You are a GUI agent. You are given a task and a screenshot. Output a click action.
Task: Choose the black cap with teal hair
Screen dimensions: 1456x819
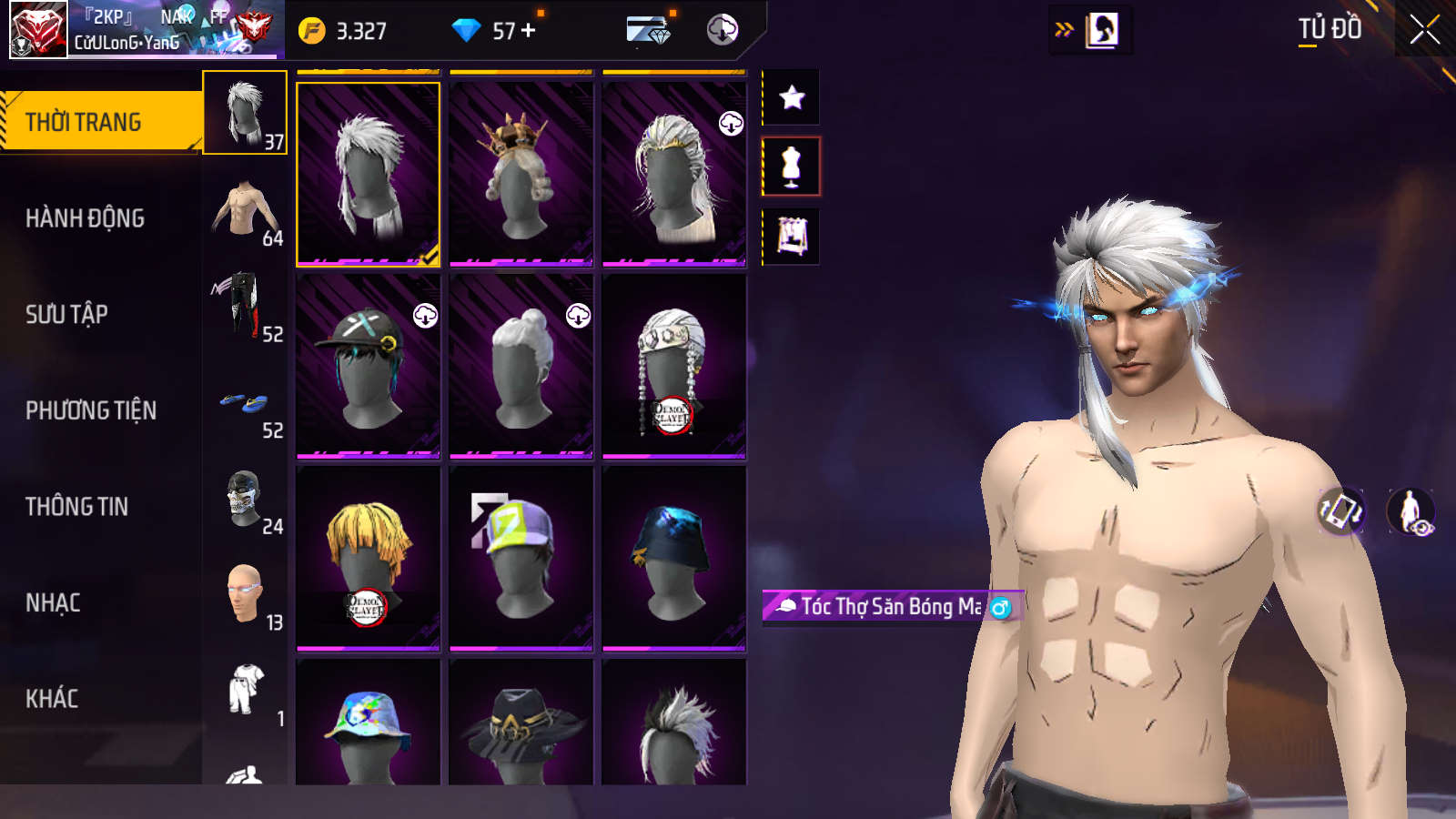point(368,366)
